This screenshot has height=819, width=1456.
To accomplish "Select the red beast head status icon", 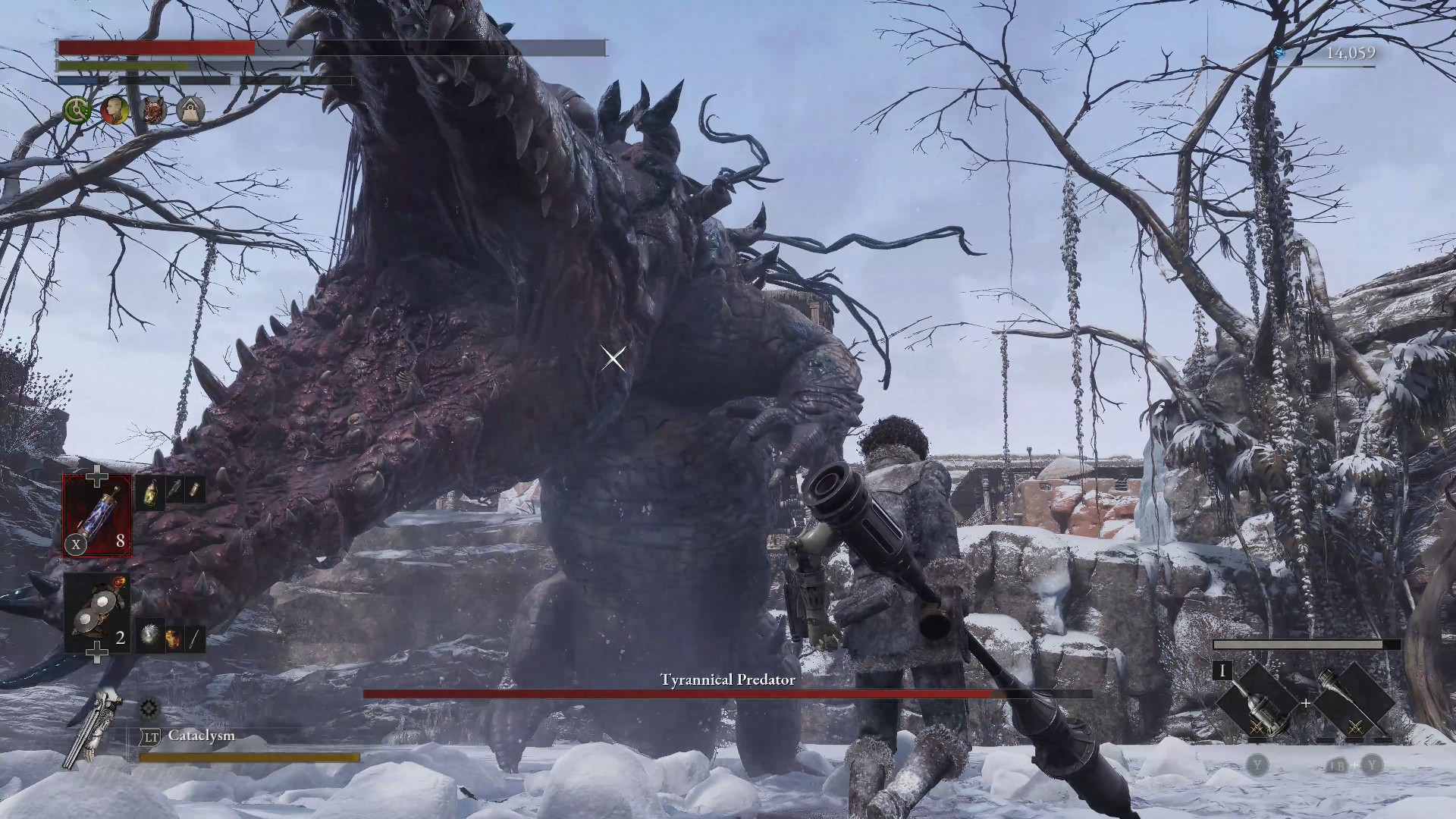I will coord(153,111).
